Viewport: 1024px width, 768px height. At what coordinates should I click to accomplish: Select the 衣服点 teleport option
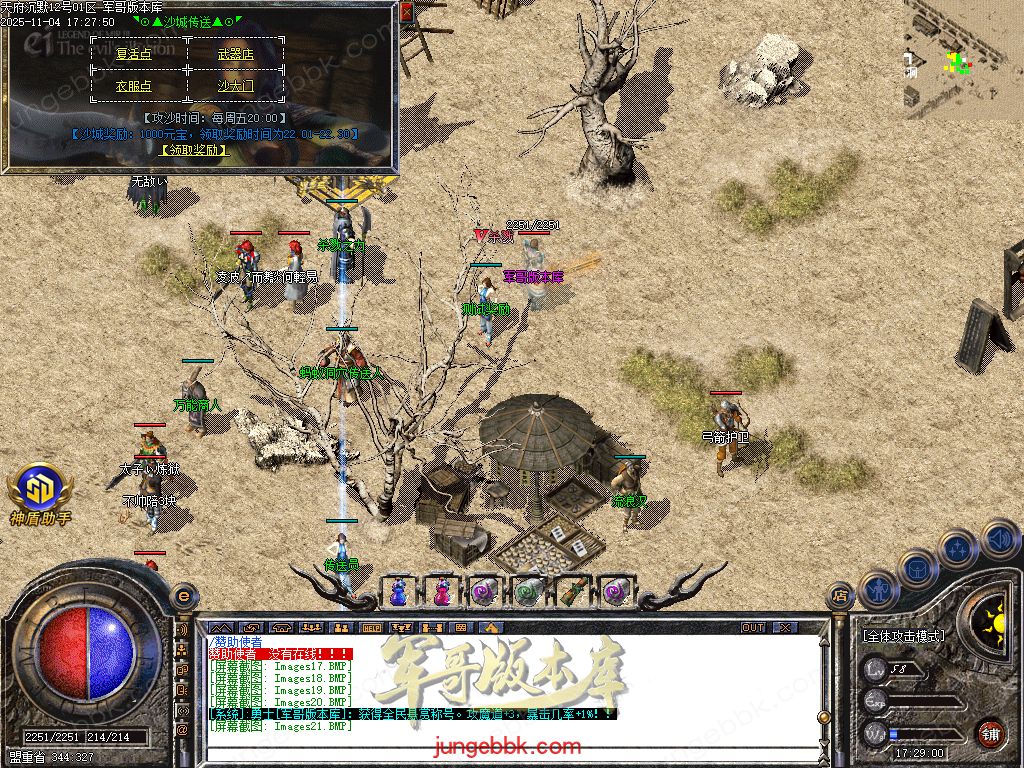point(134,86)
